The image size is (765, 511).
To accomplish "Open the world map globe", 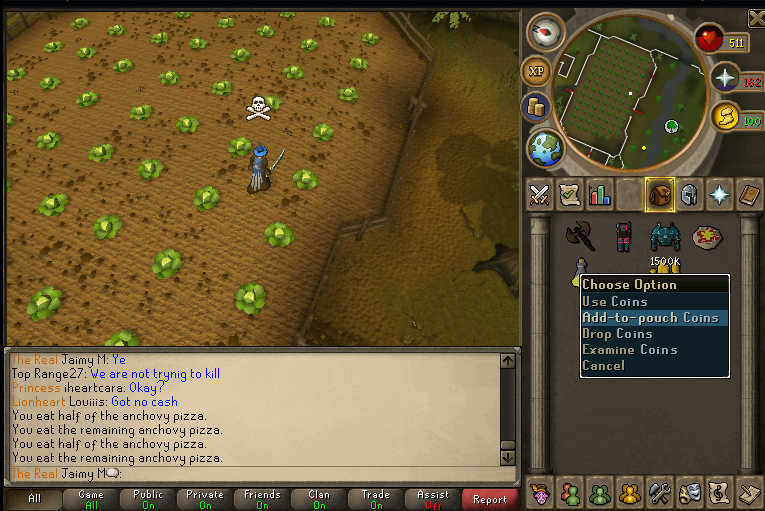I will (545, 148).
